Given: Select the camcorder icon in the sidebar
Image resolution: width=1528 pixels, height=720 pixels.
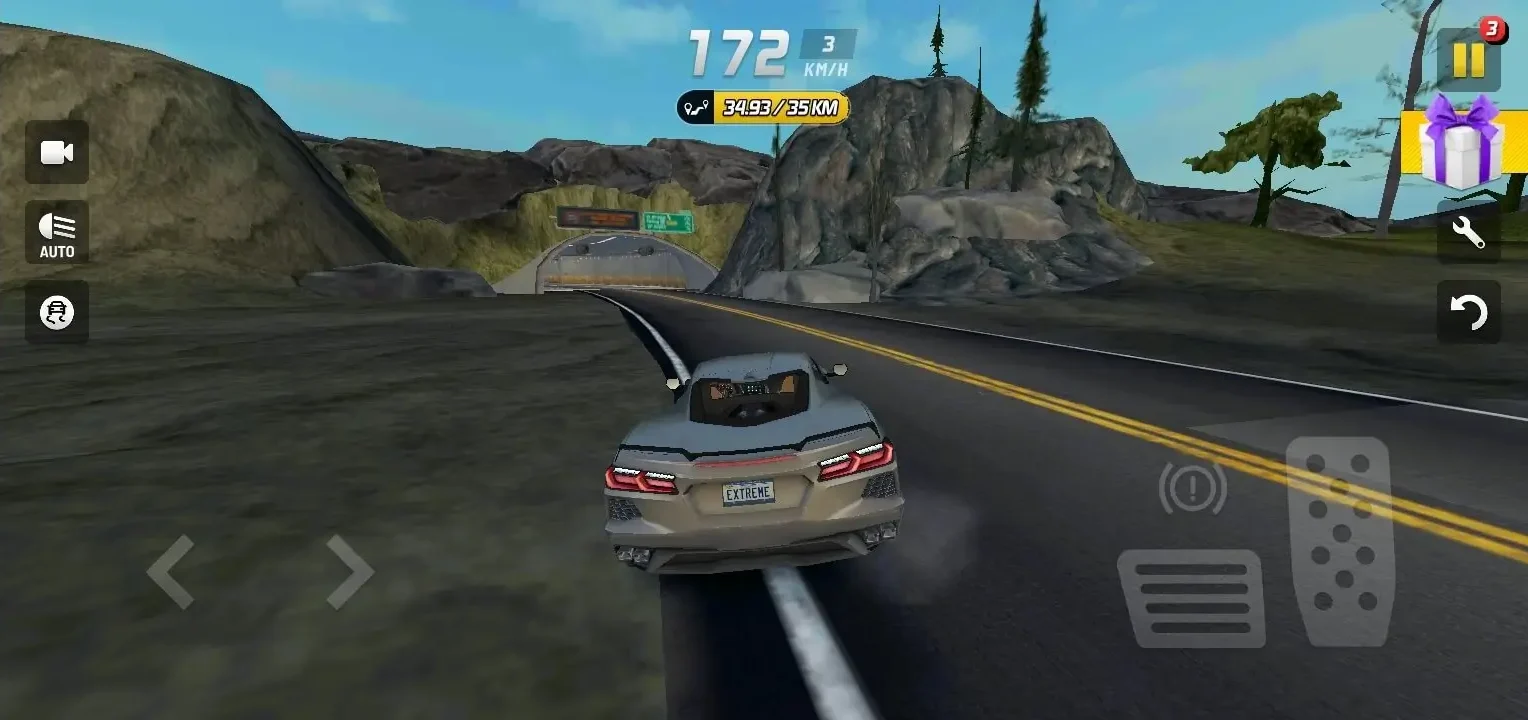Looking at the screenshot, I should [56, 151].
